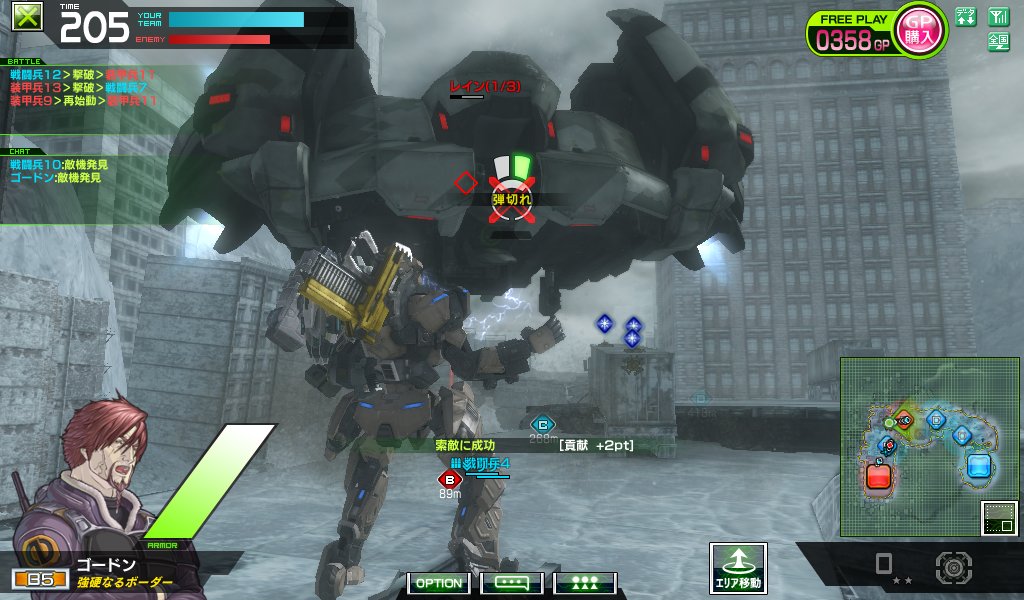Click the 全国 network icon

[998, 41]
